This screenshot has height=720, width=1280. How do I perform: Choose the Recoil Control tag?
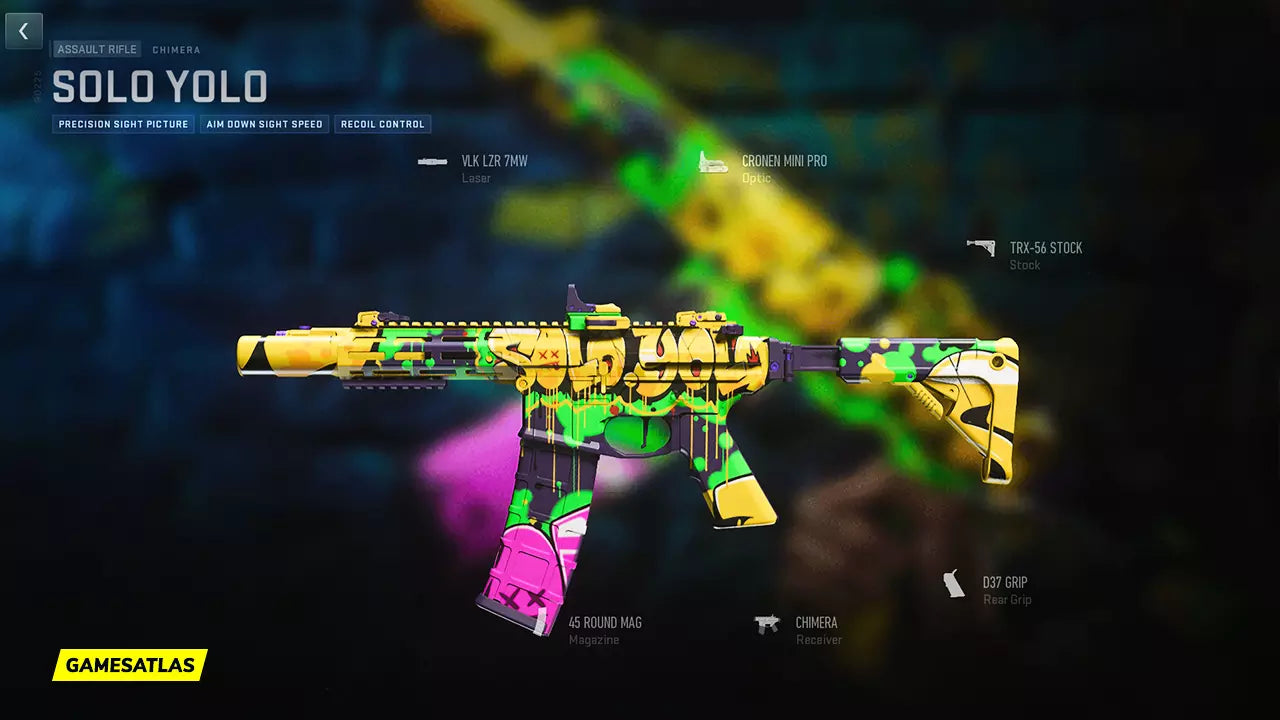[x=382, y=124]
